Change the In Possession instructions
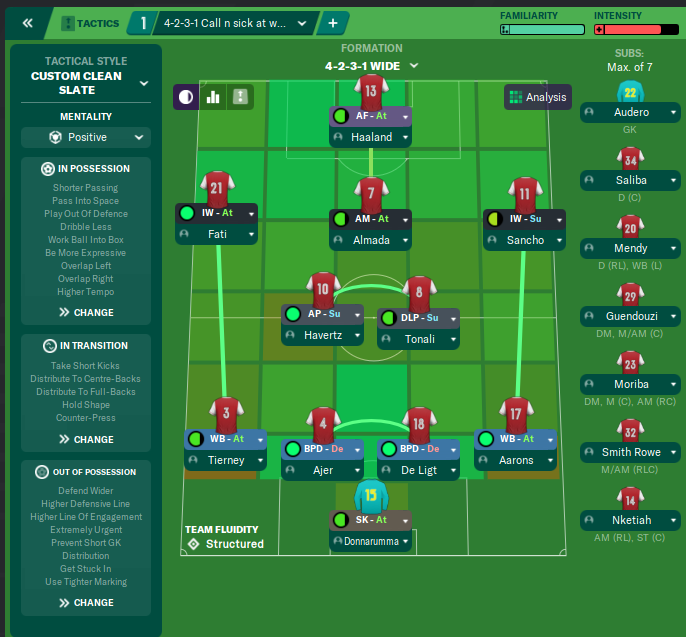 point(84,312)
